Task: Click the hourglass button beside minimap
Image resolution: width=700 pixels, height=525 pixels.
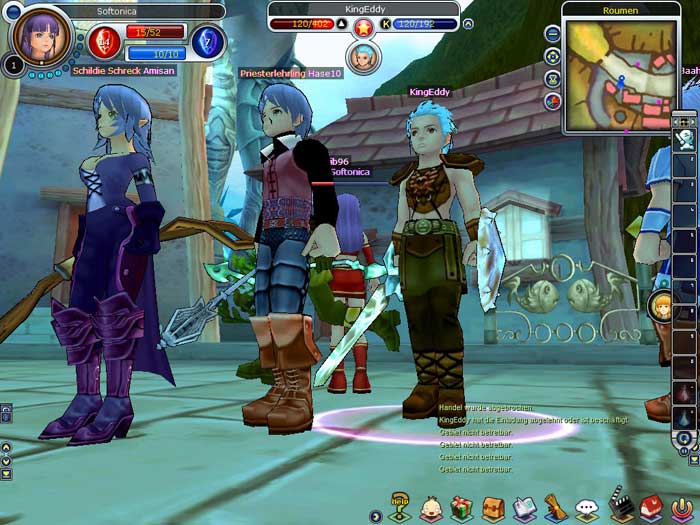Action: [552, 78]
